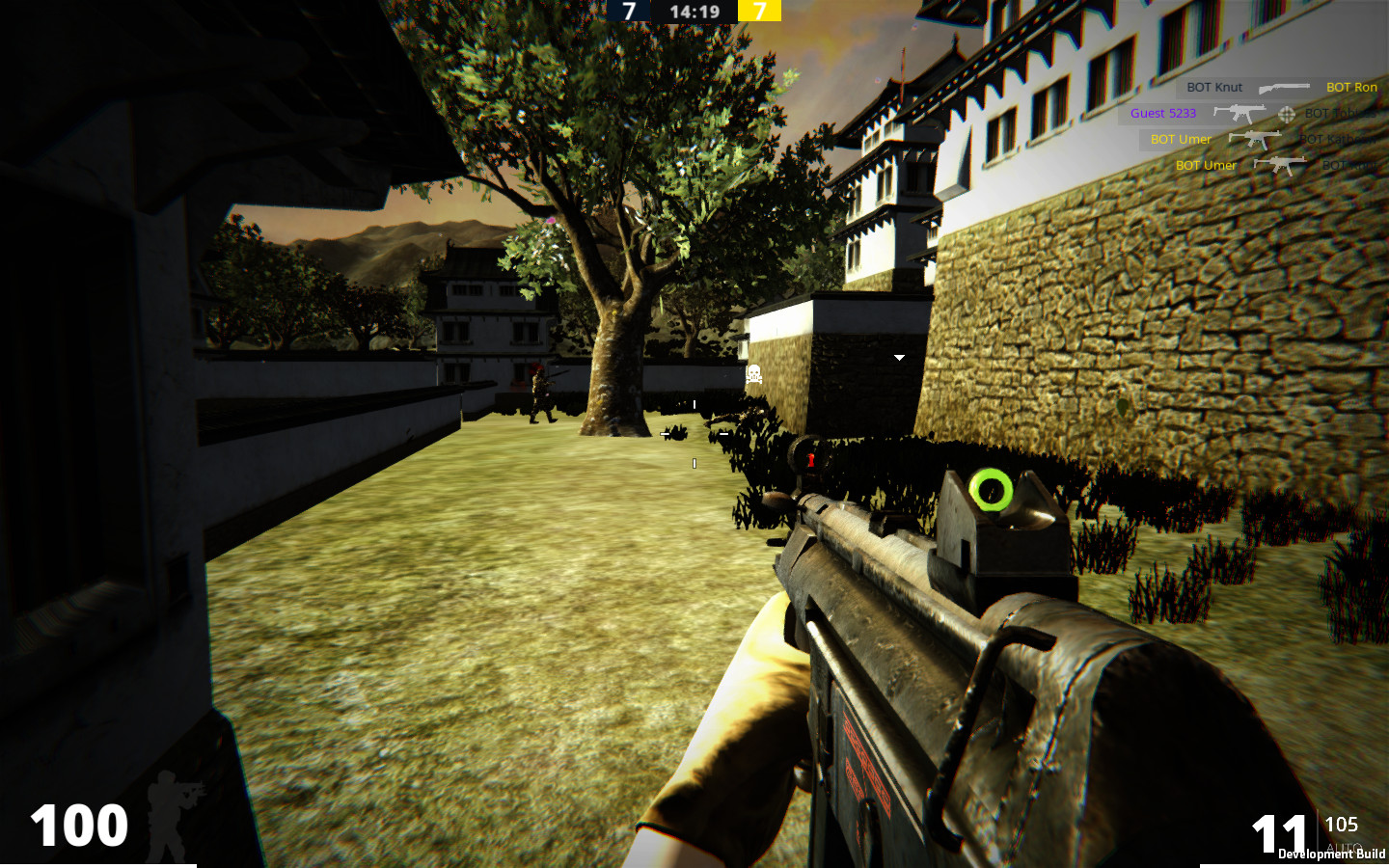Image resolution: width=1389 pixels, height=868 pixels.
Task: Click the skull marker on the stone wall
Action: click(x=754, y=376)
